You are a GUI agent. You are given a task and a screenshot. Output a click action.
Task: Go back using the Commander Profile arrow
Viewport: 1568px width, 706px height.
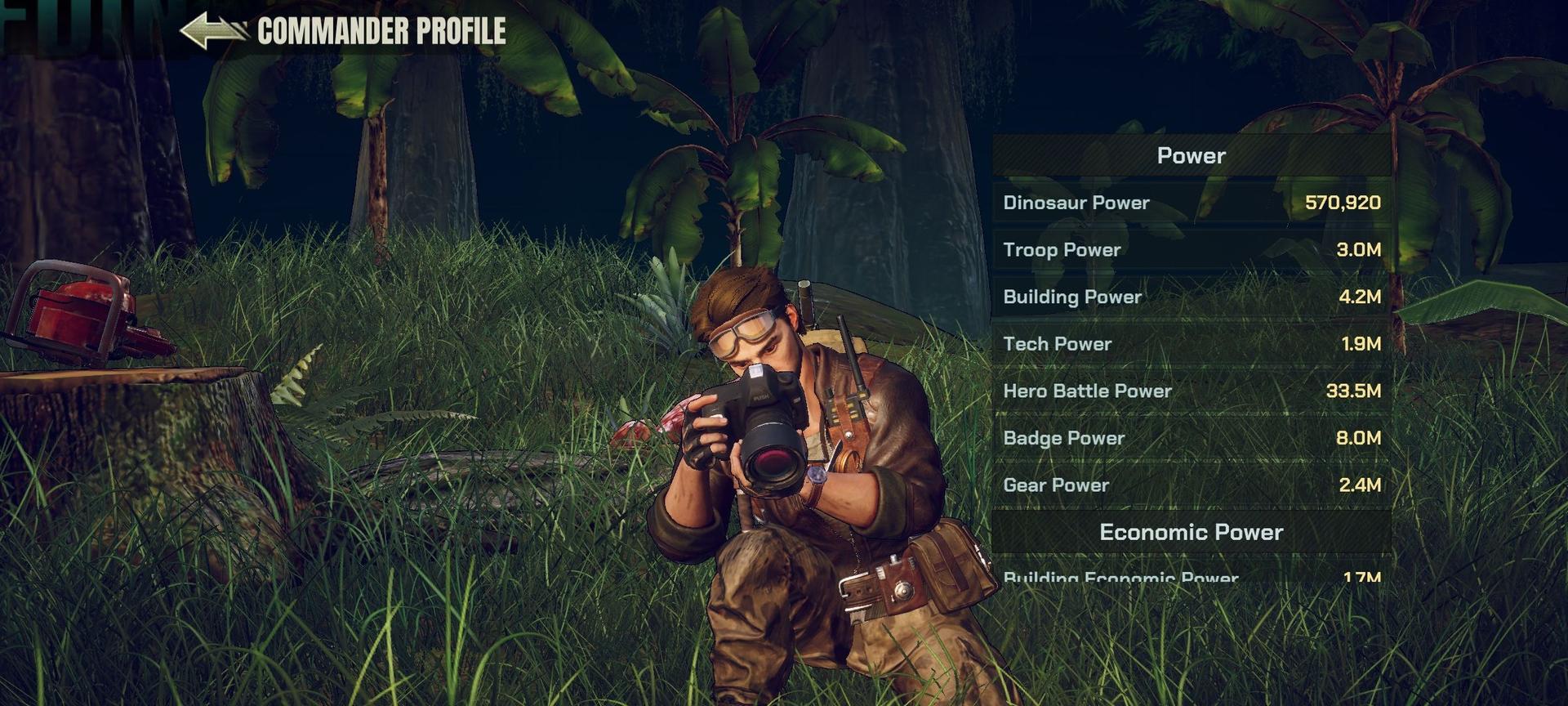(x=212, y=31)
